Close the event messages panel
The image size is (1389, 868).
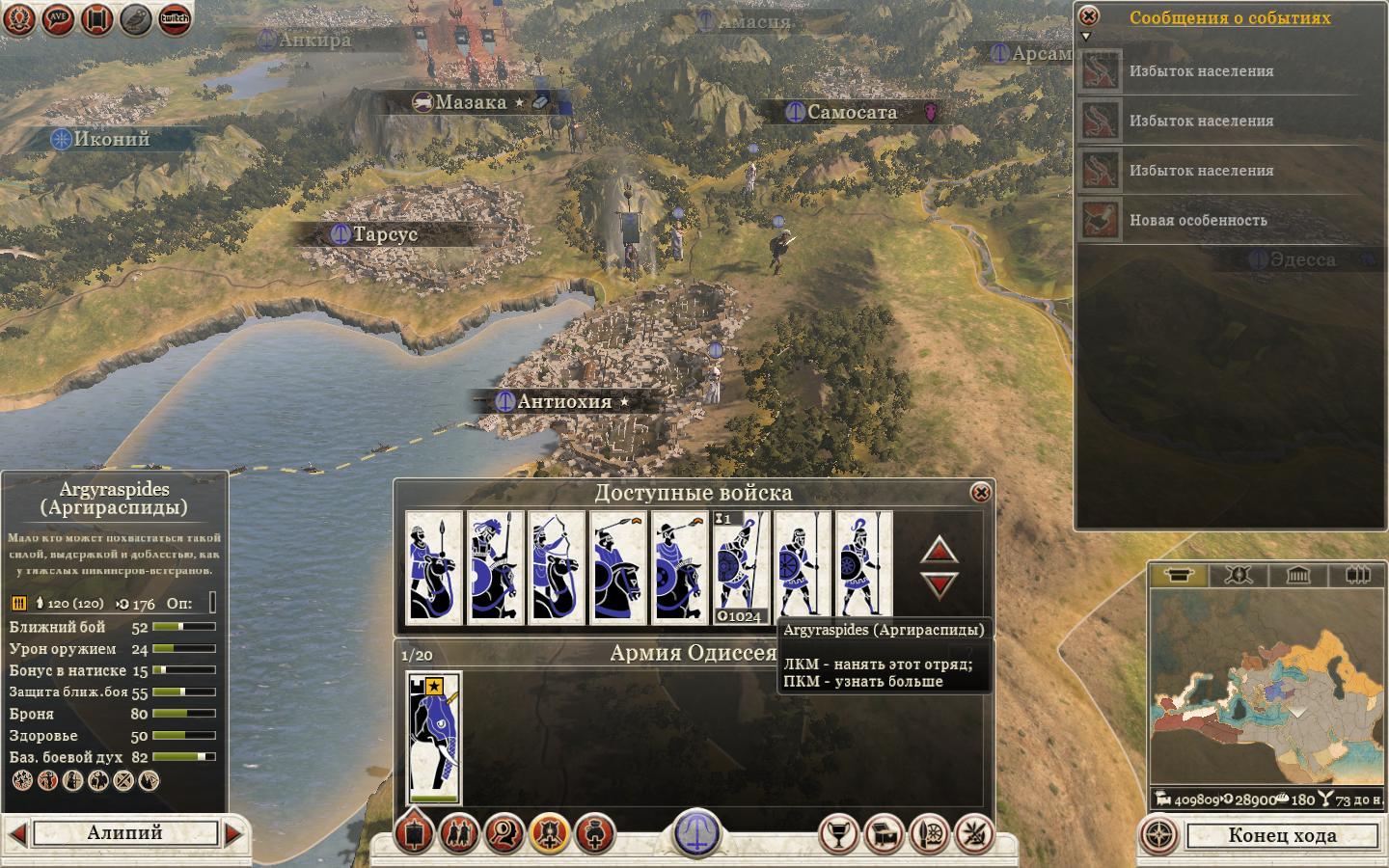(x=1088, y=16)
